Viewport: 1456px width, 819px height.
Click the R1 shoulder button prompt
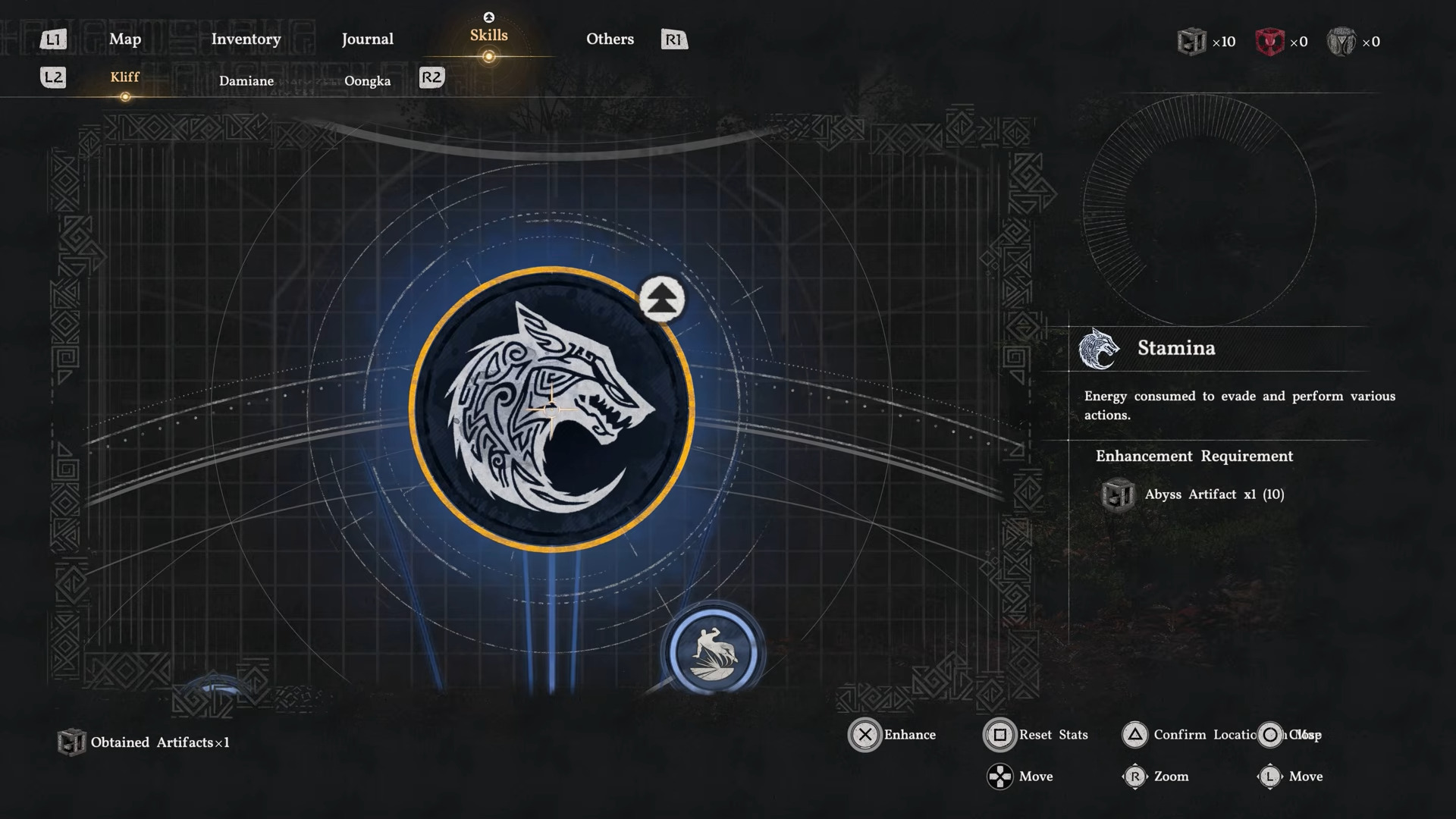tap(673, 39)
